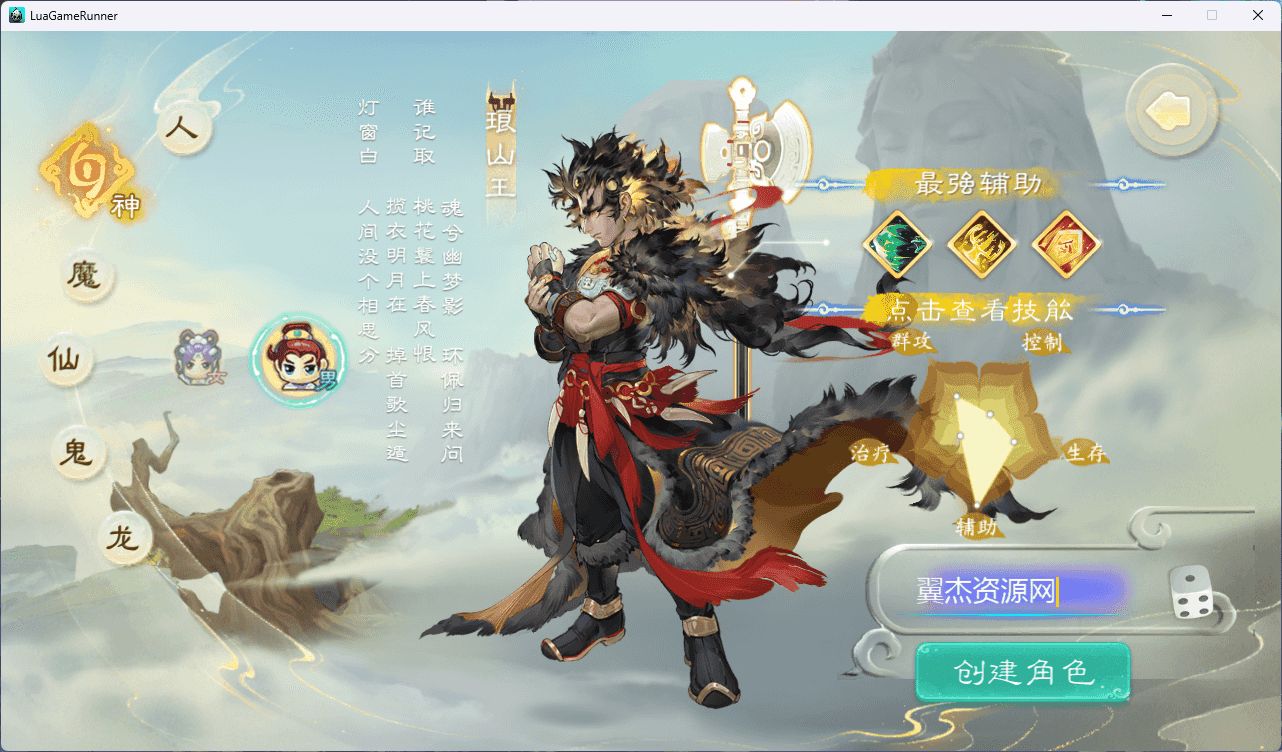1282x752 pixels.
Task: Click the 创建角色 create character button
Action: (x=1022, y=672)
